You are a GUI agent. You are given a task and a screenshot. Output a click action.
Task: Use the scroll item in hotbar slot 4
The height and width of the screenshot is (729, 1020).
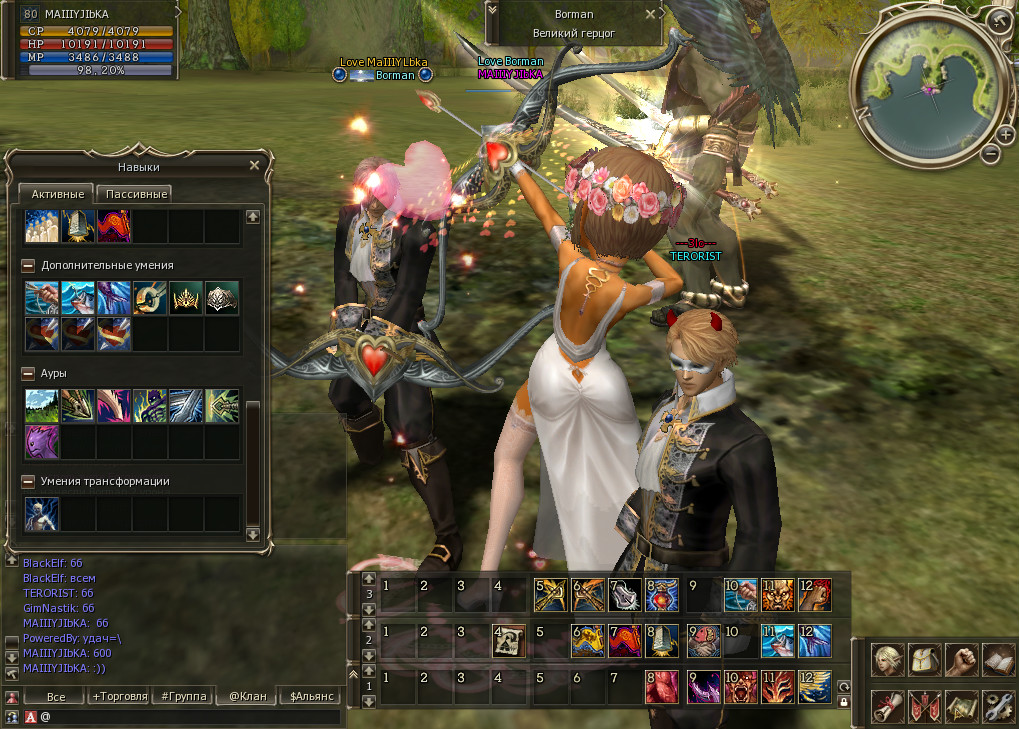click(x=509, y=638)
